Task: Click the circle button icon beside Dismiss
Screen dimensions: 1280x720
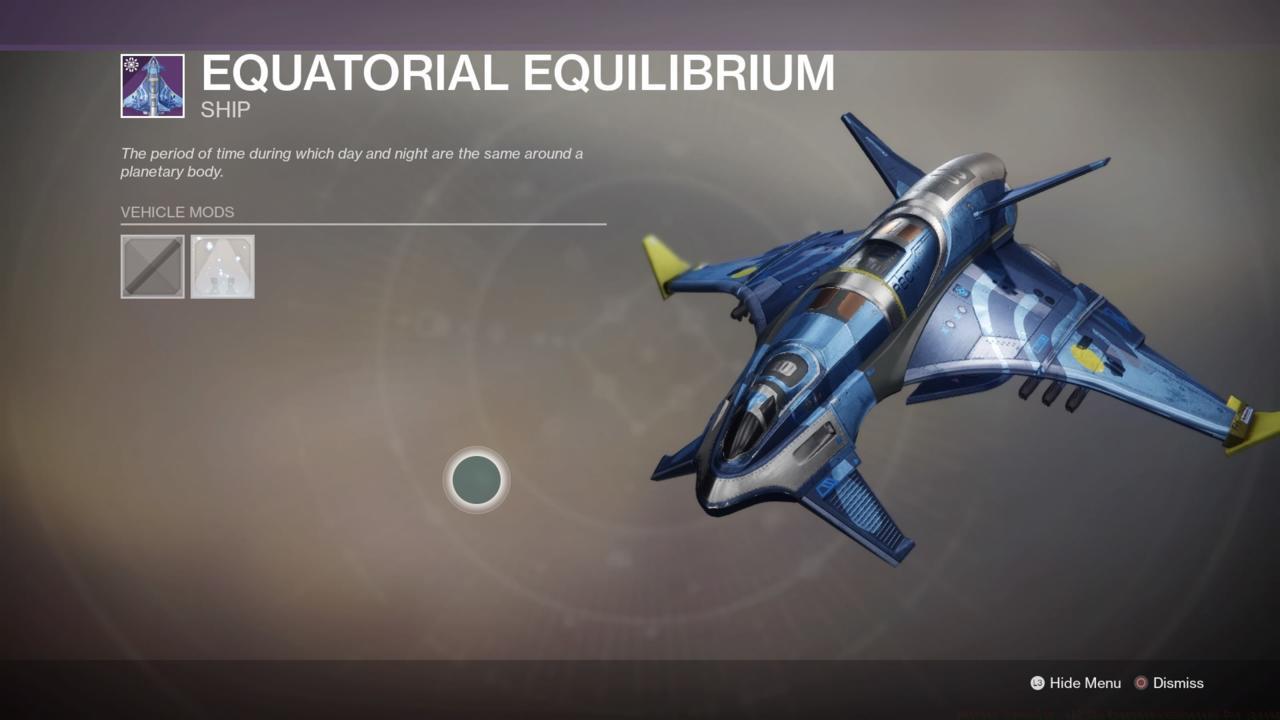Action: 1140,683
